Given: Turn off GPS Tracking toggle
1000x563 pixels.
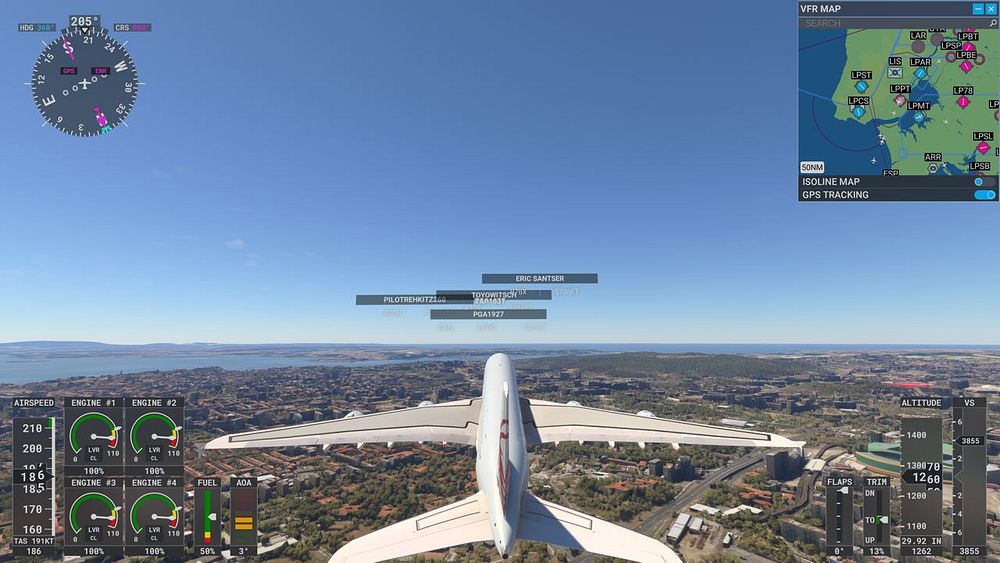Looking at the screenshot, I should [984, 195].
